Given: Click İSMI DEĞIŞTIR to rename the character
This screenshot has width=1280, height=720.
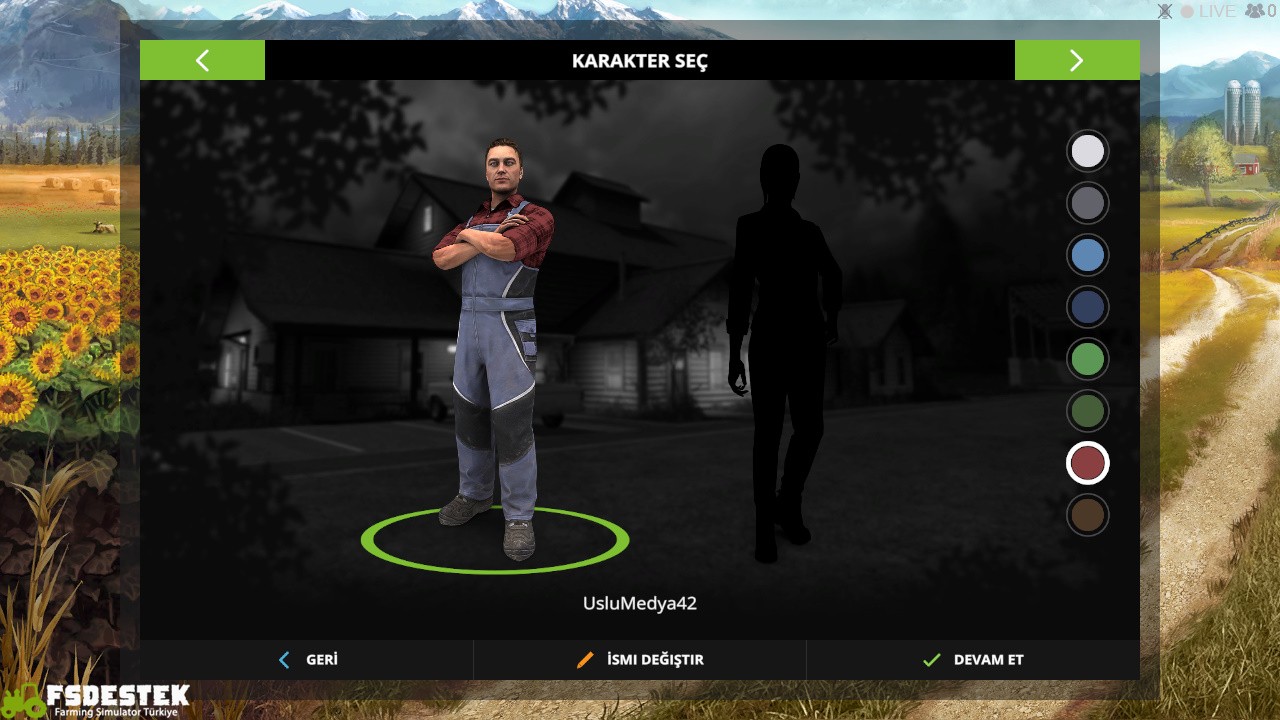Looking at the screenshot, I should point(653,660).
